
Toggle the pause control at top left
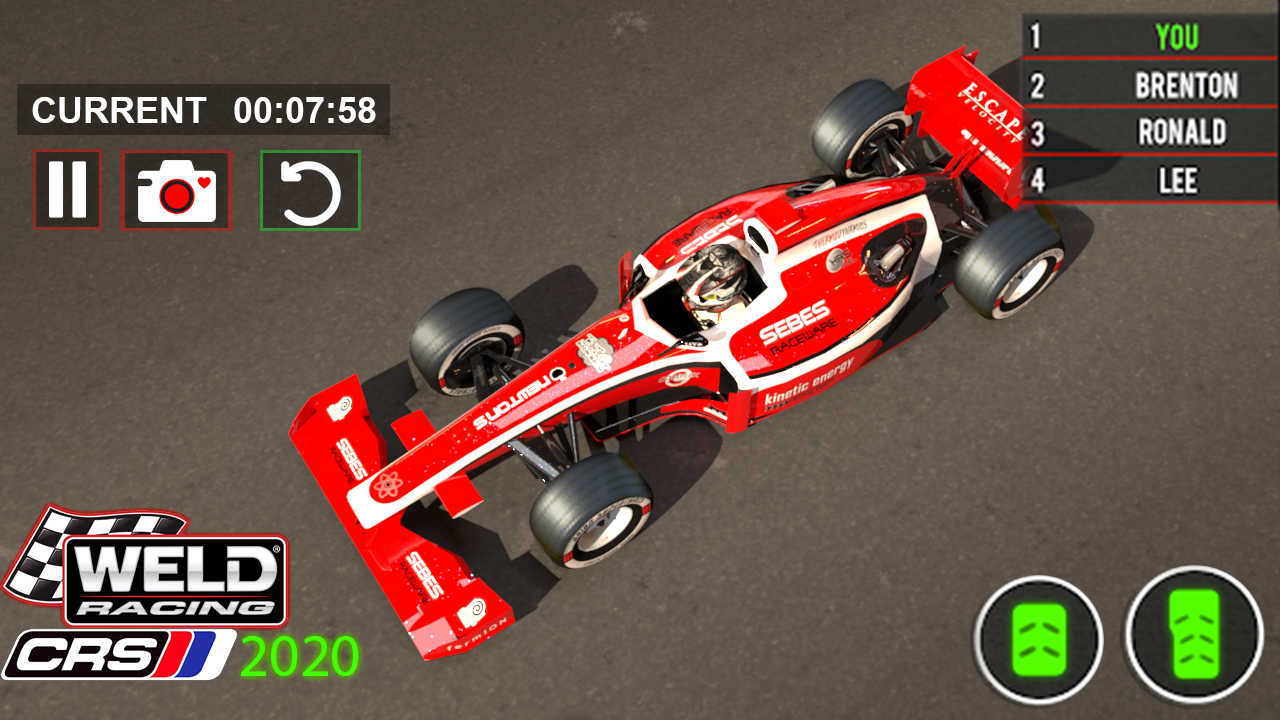pyautogui.click(x=66, y=190)
